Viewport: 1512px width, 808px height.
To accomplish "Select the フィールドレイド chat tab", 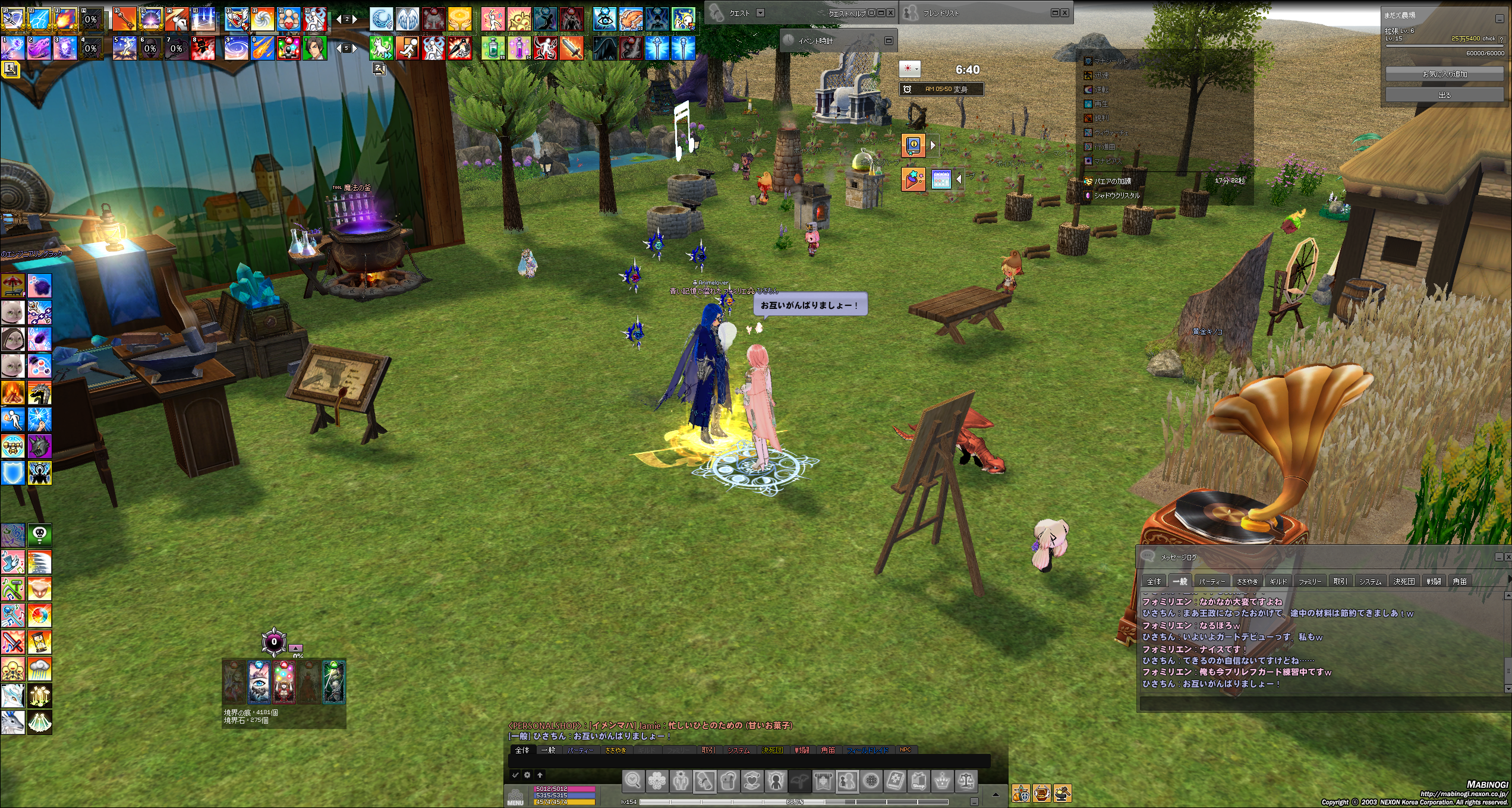I will (x=868, y=750).
